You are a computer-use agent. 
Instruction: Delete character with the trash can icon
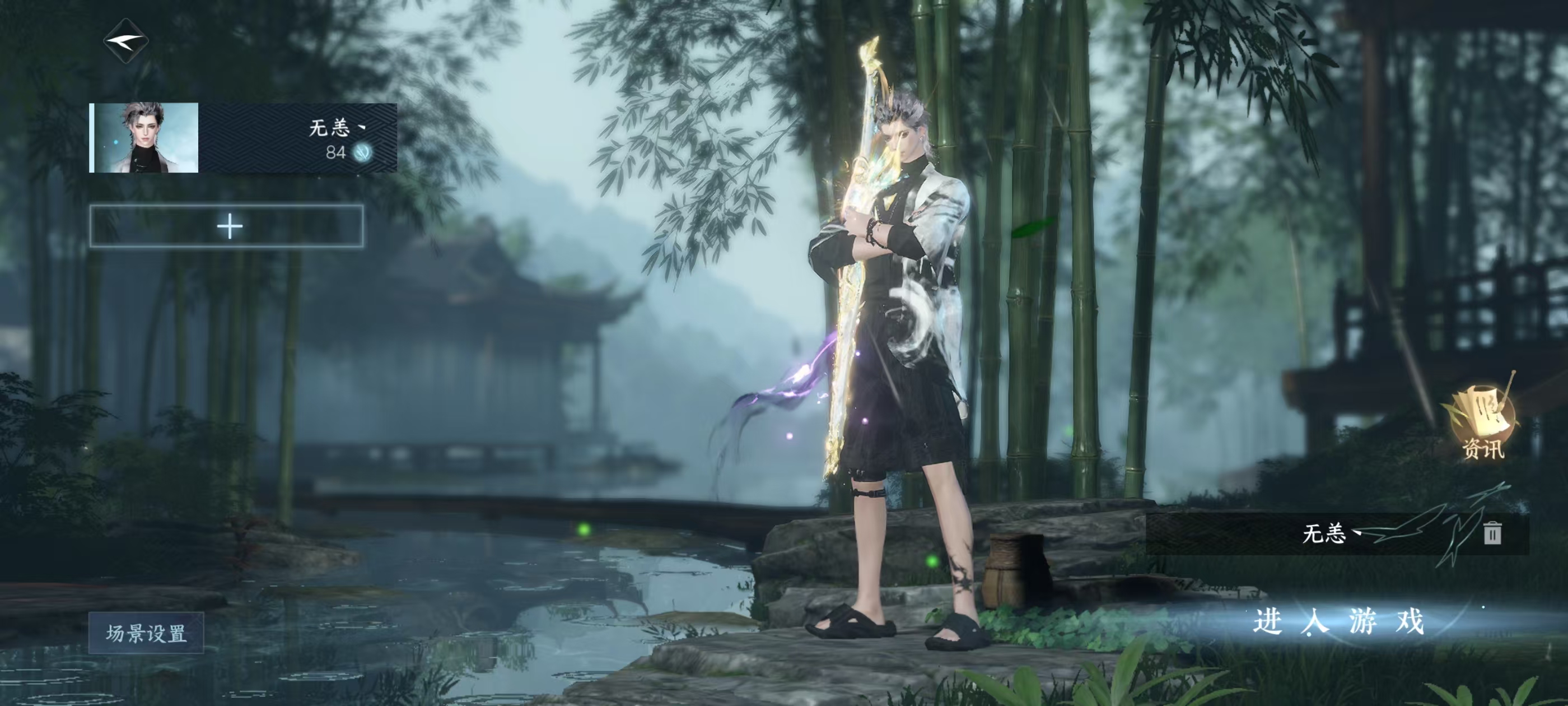[x=1491, y=533]
